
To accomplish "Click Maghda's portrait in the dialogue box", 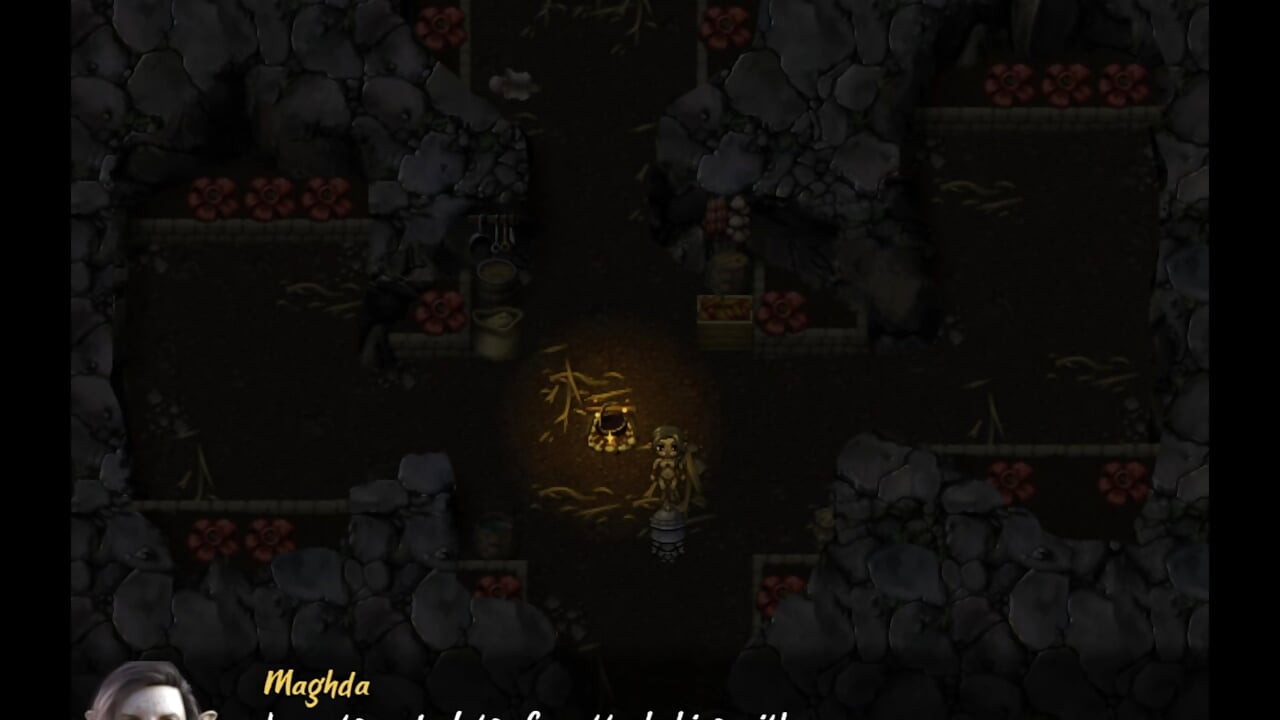I will click(145, 700).
